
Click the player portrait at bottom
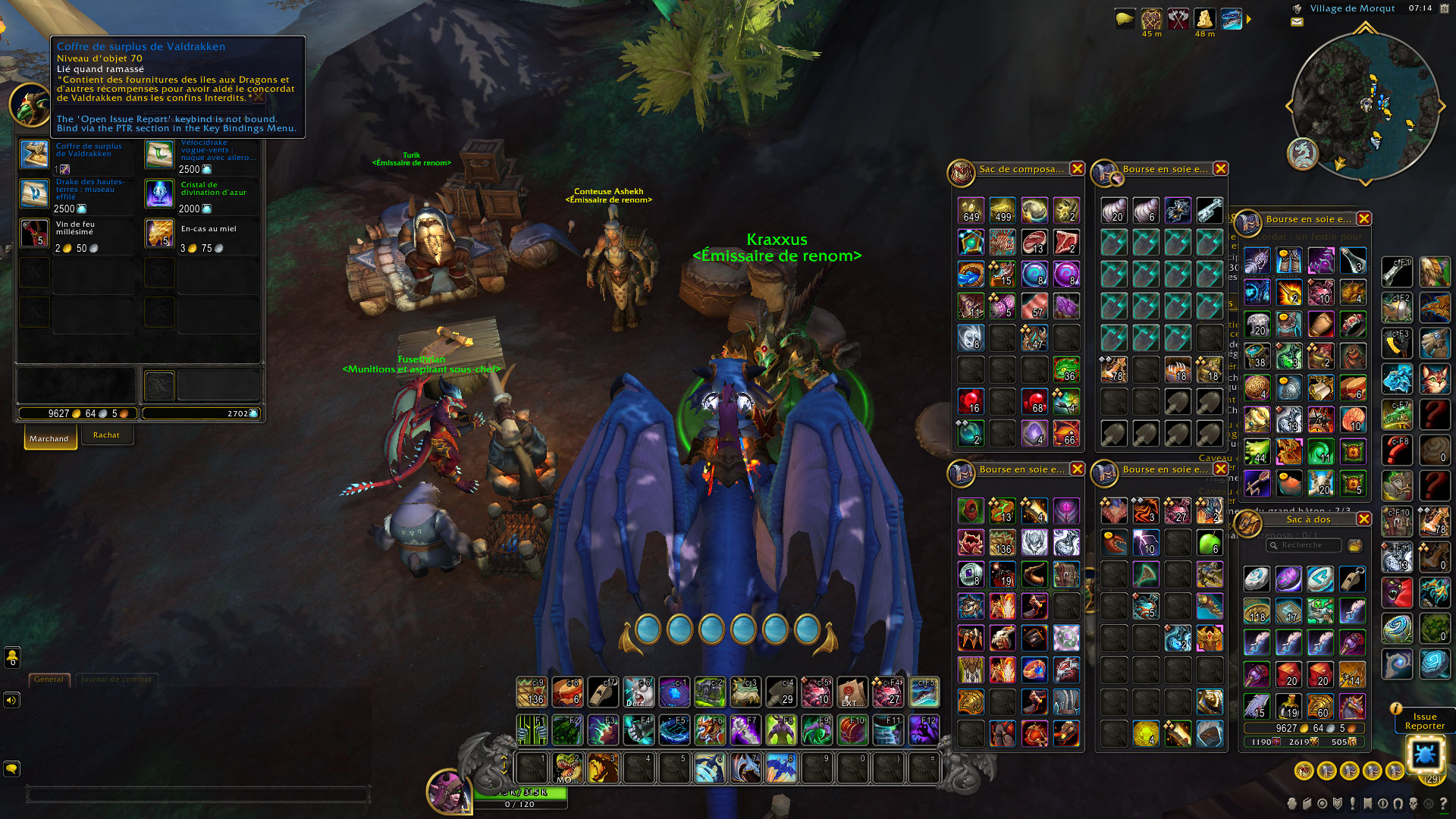pos(448,791)
